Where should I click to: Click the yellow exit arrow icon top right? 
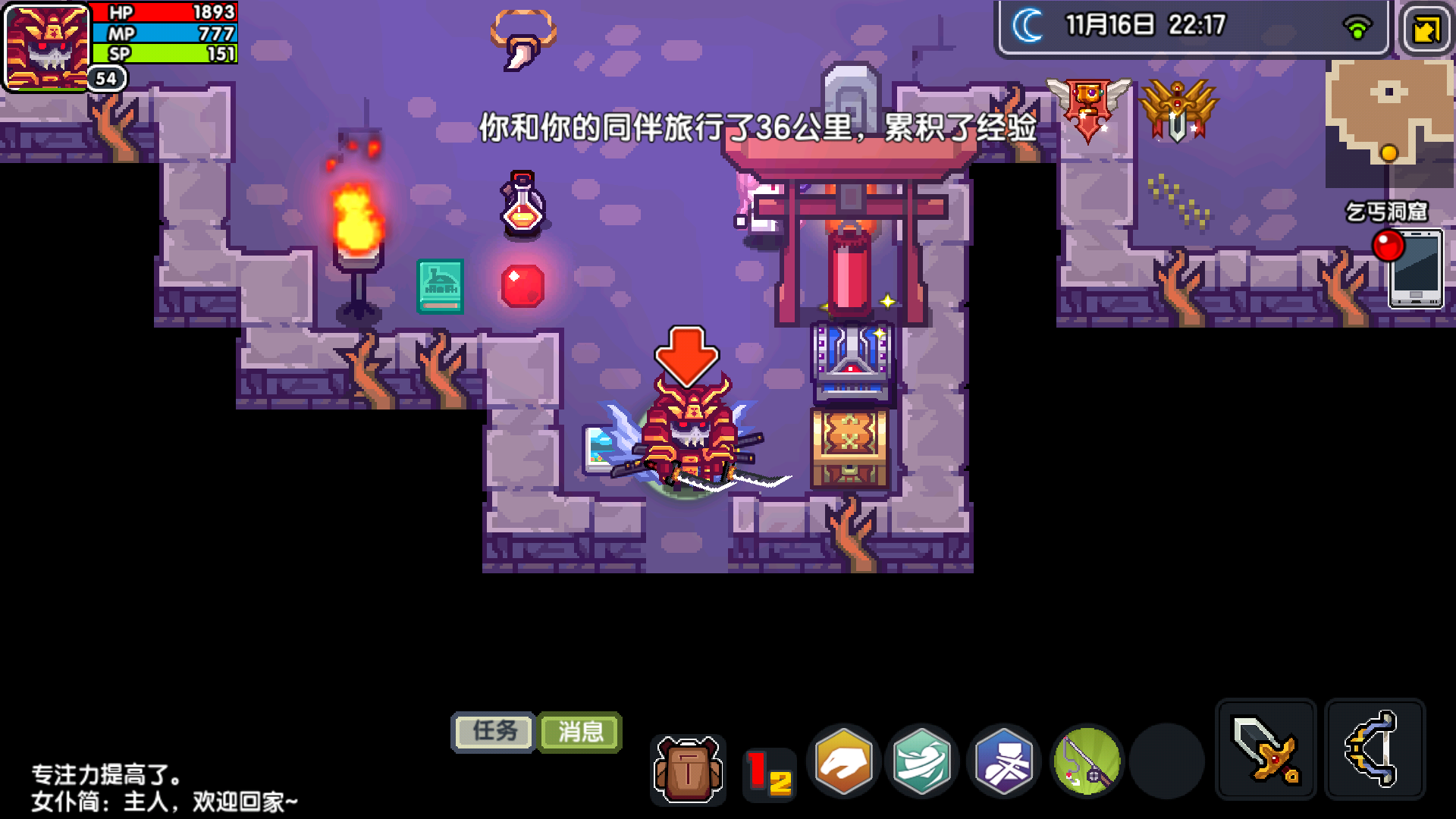[x=1426, y=27]
